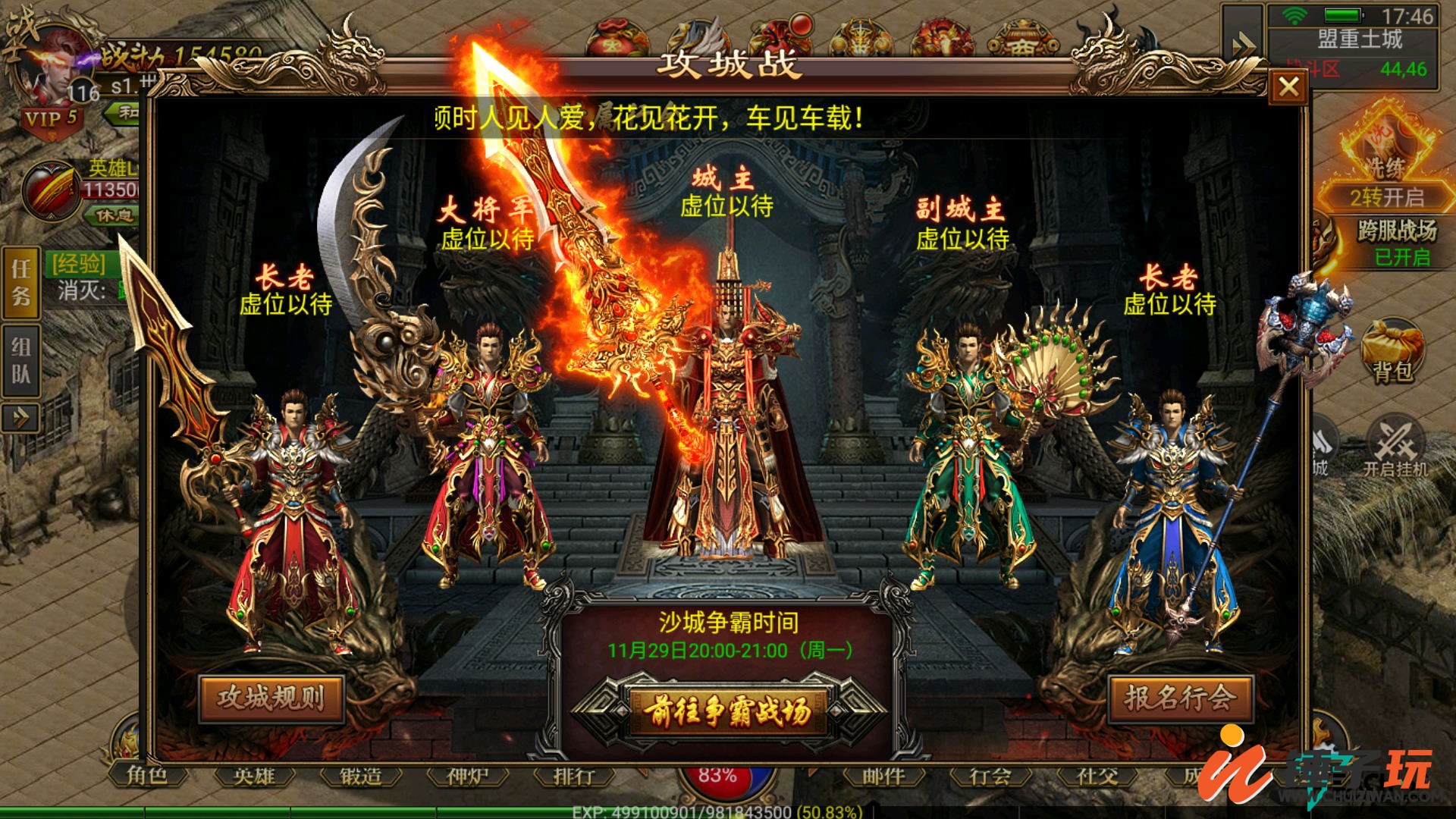Viewport: 1456px width, 819px height.
Task: Open the 英雄 hero menu
Action: [x=254, y=776]
